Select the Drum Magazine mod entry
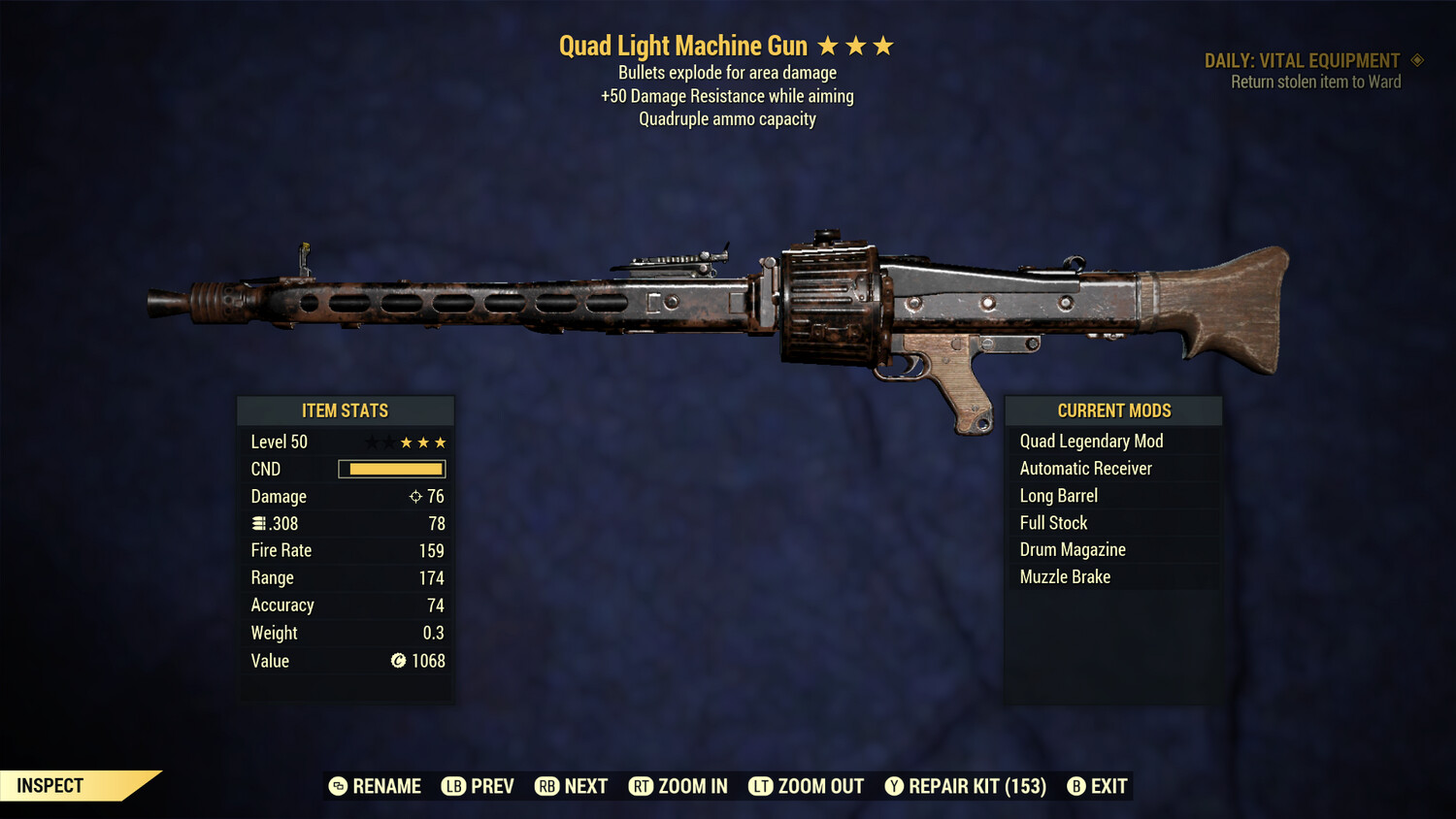The height and width of the screenshot is (819, 1456). (x=1072, y=549)
